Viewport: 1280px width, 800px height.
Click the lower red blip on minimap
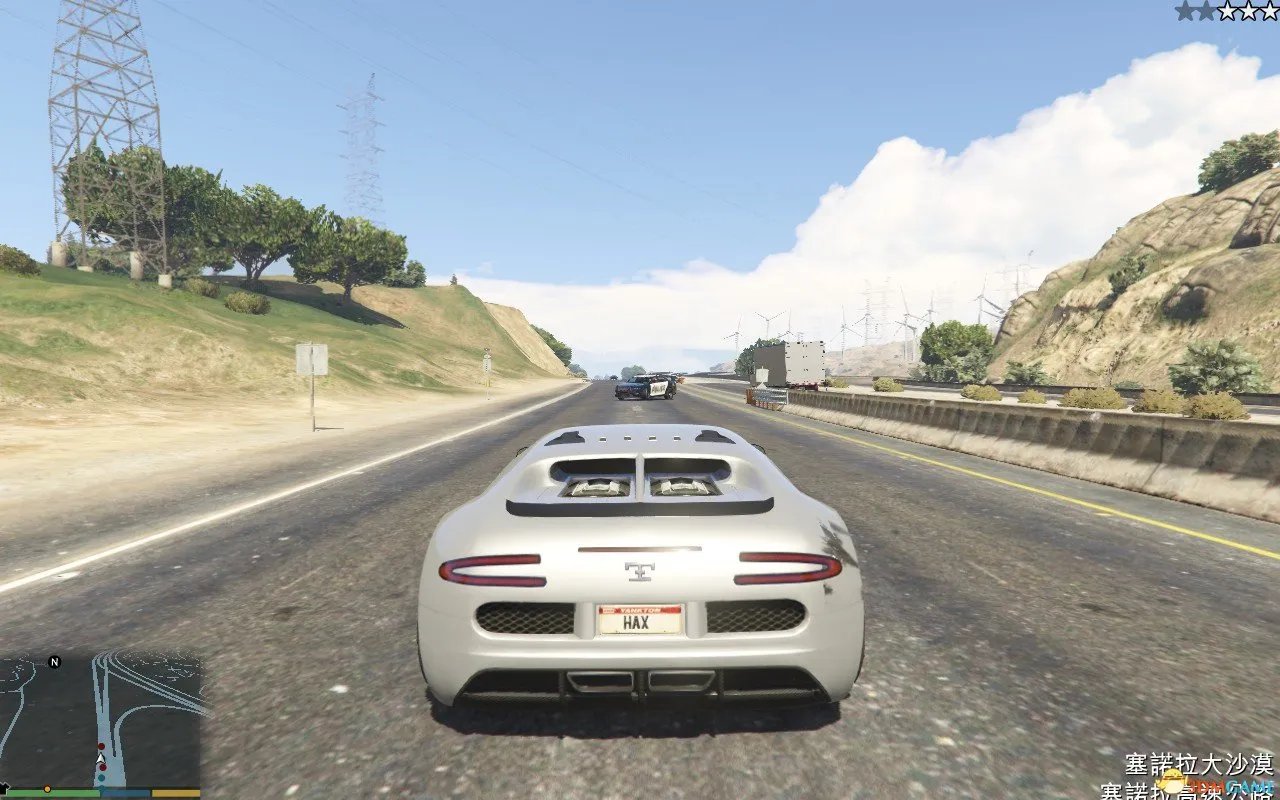103,766
